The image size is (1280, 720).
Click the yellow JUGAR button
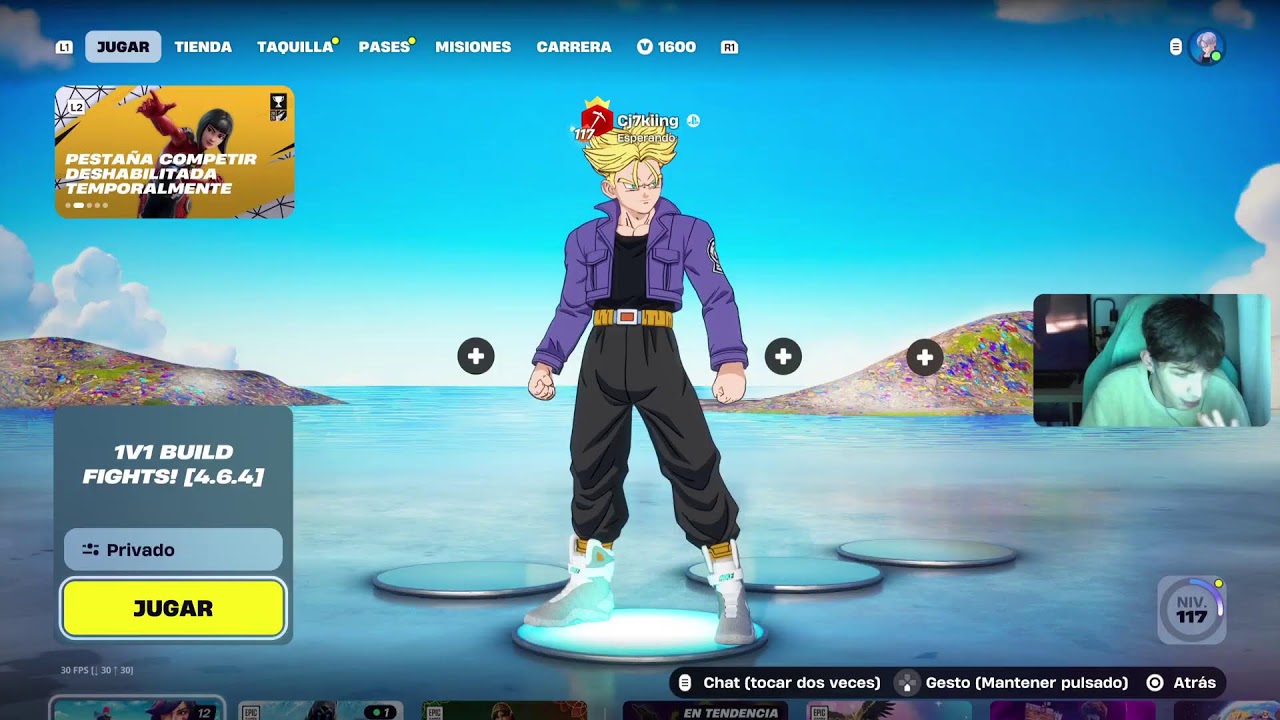[x=173, y=608]
